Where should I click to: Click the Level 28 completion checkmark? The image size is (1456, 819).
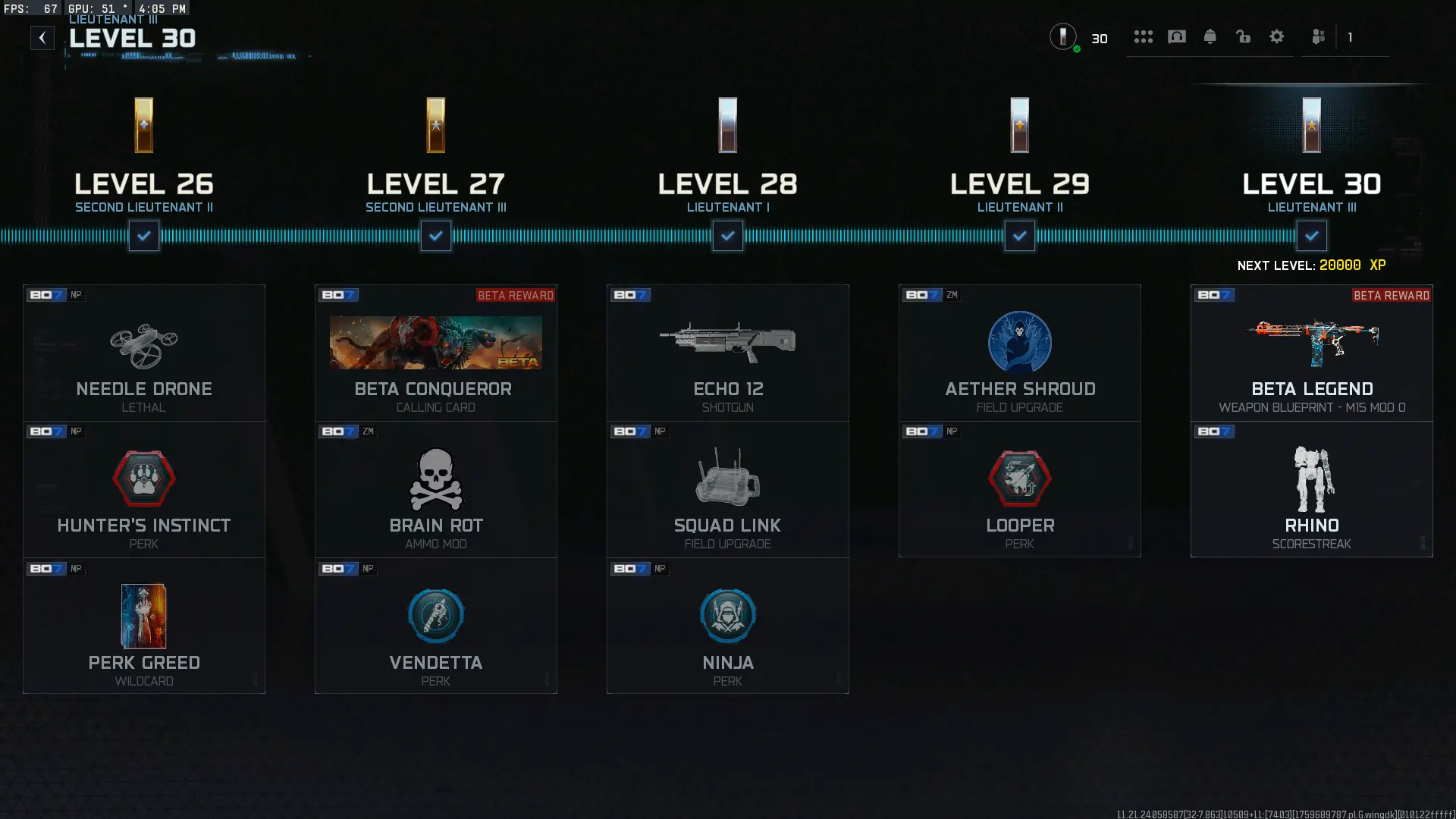coord(727,236)
